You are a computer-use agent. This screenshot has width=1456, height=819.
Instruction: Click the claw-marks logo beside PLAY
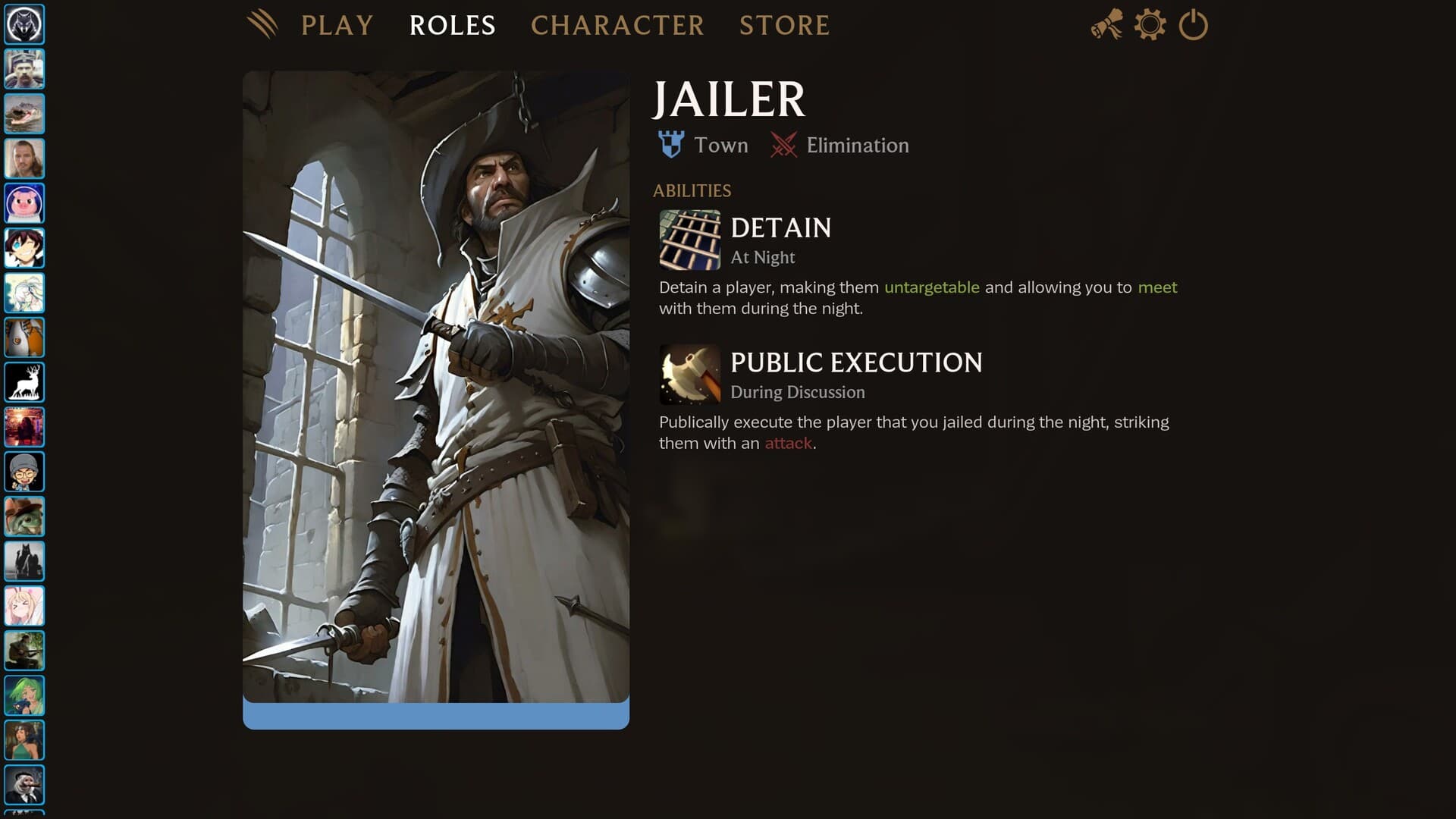[x=264, y=24]
